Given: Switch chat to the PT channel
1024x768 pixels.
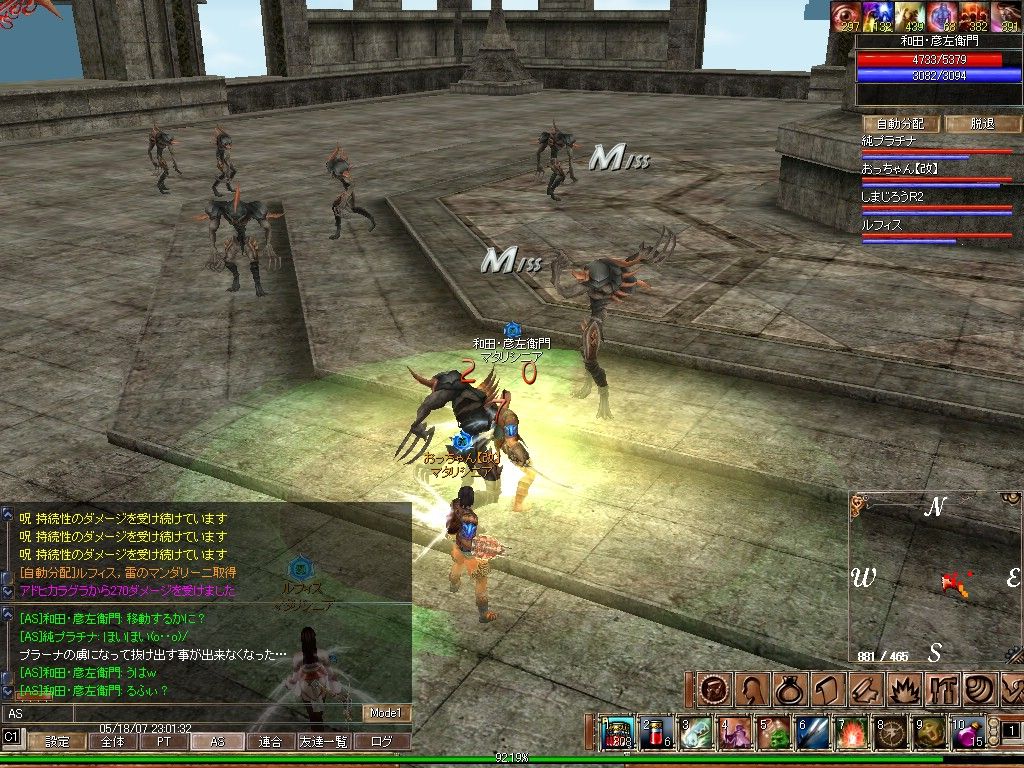Looking at the screenshot, I should click(163, 742).
